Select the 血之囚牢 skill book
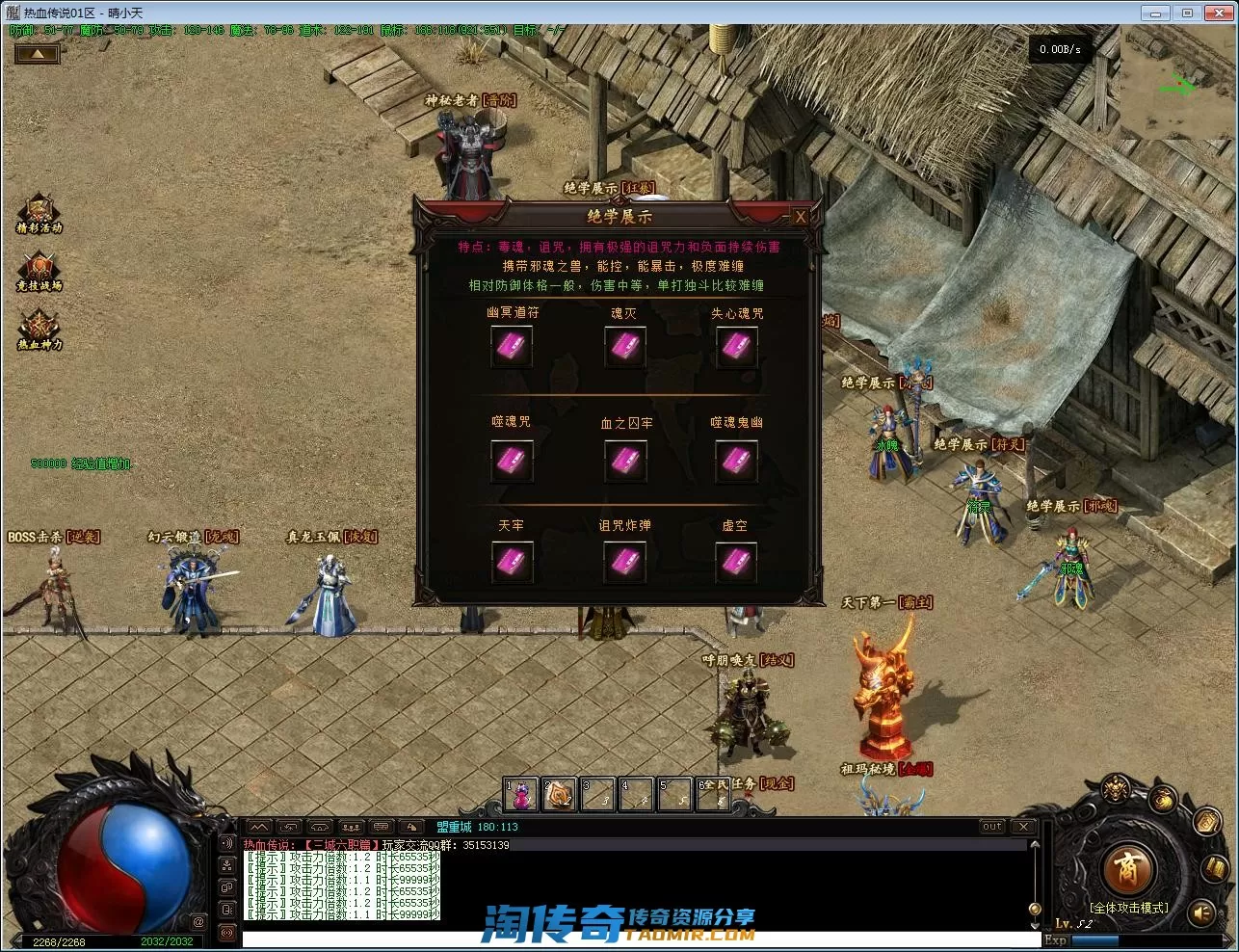The height and width of the screenshot is (952, 1239). pyautogui.click(x=624, y=462)
